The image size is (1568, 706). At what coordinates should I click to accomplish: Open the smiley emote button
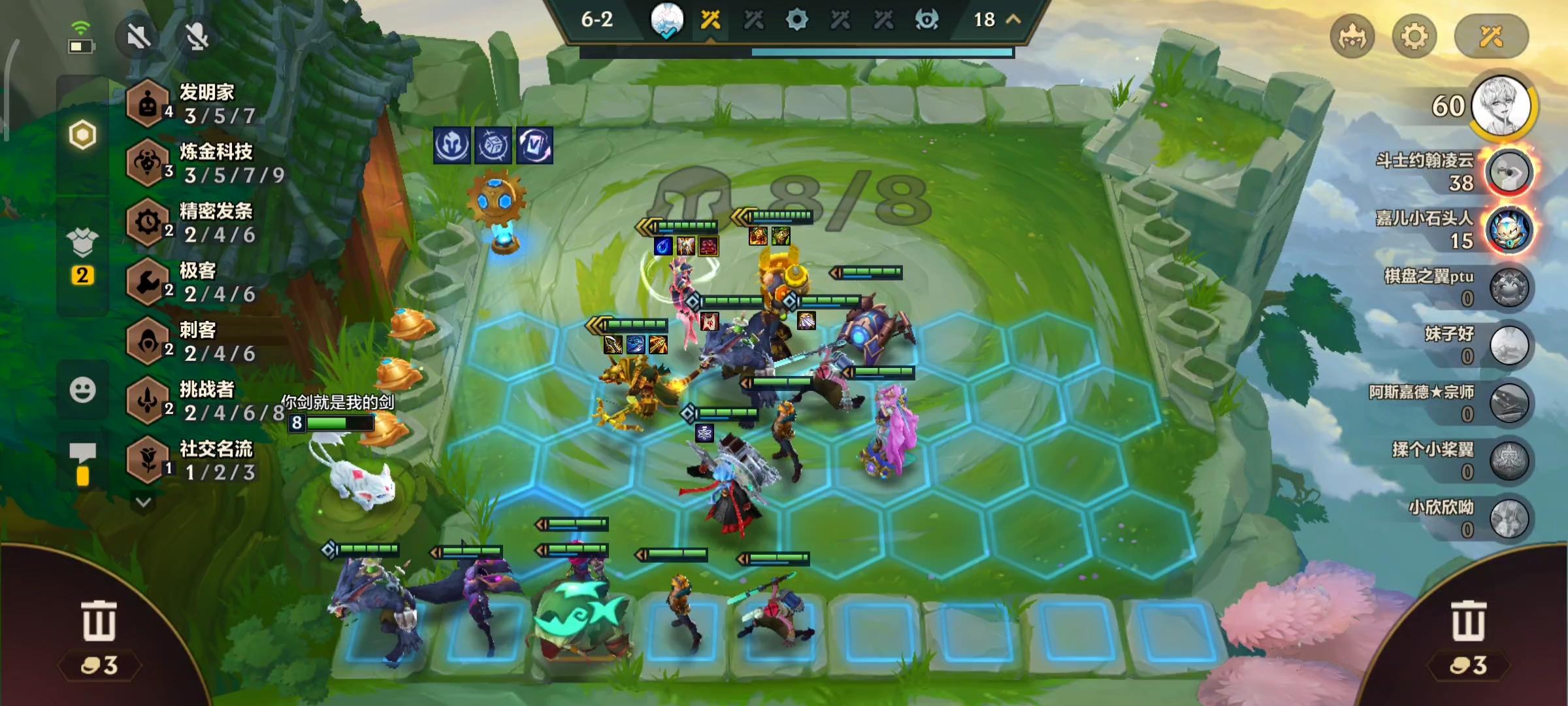coord(82,390)
